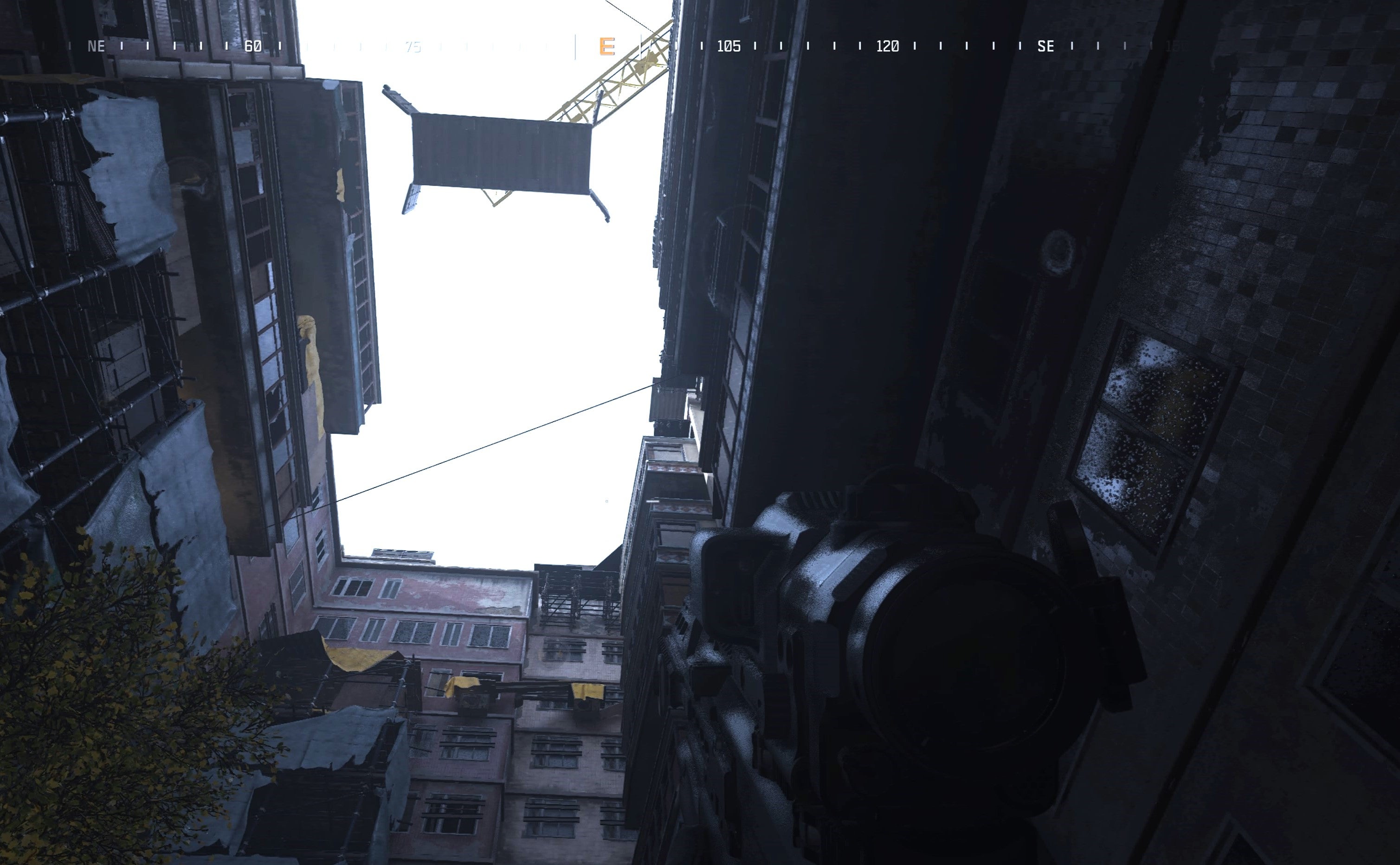This screenshot has height=865, width=1400.
Task: Select the 120 degree compass marking
Action: click(887, 46)
